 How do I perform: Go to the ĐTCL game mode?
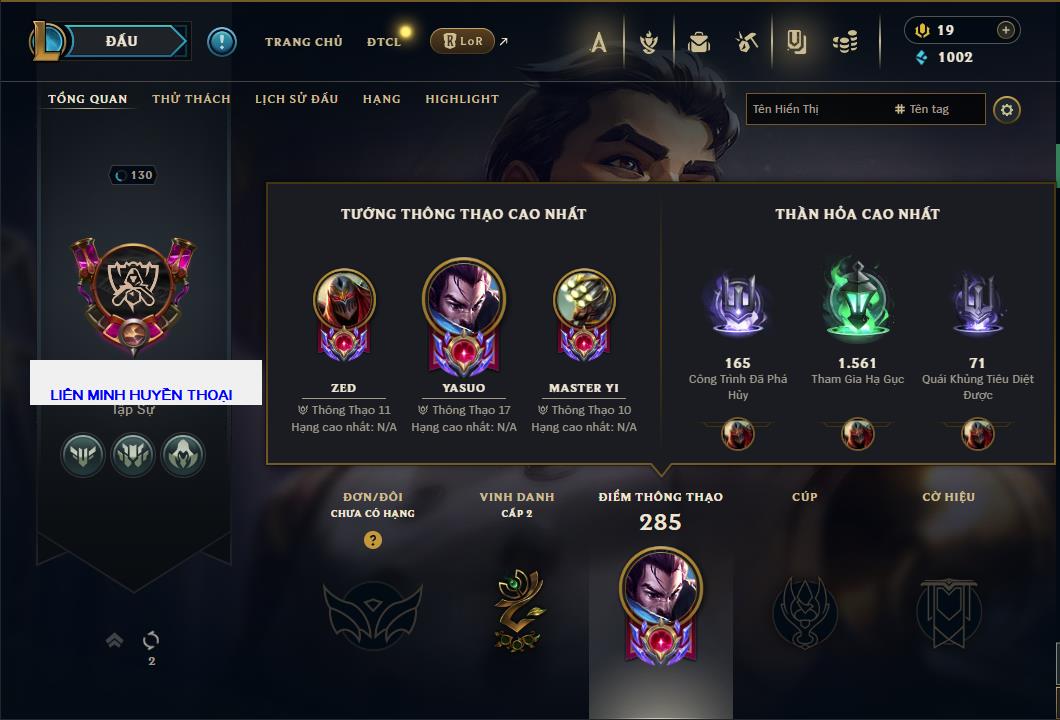click(x=383, y=42)
